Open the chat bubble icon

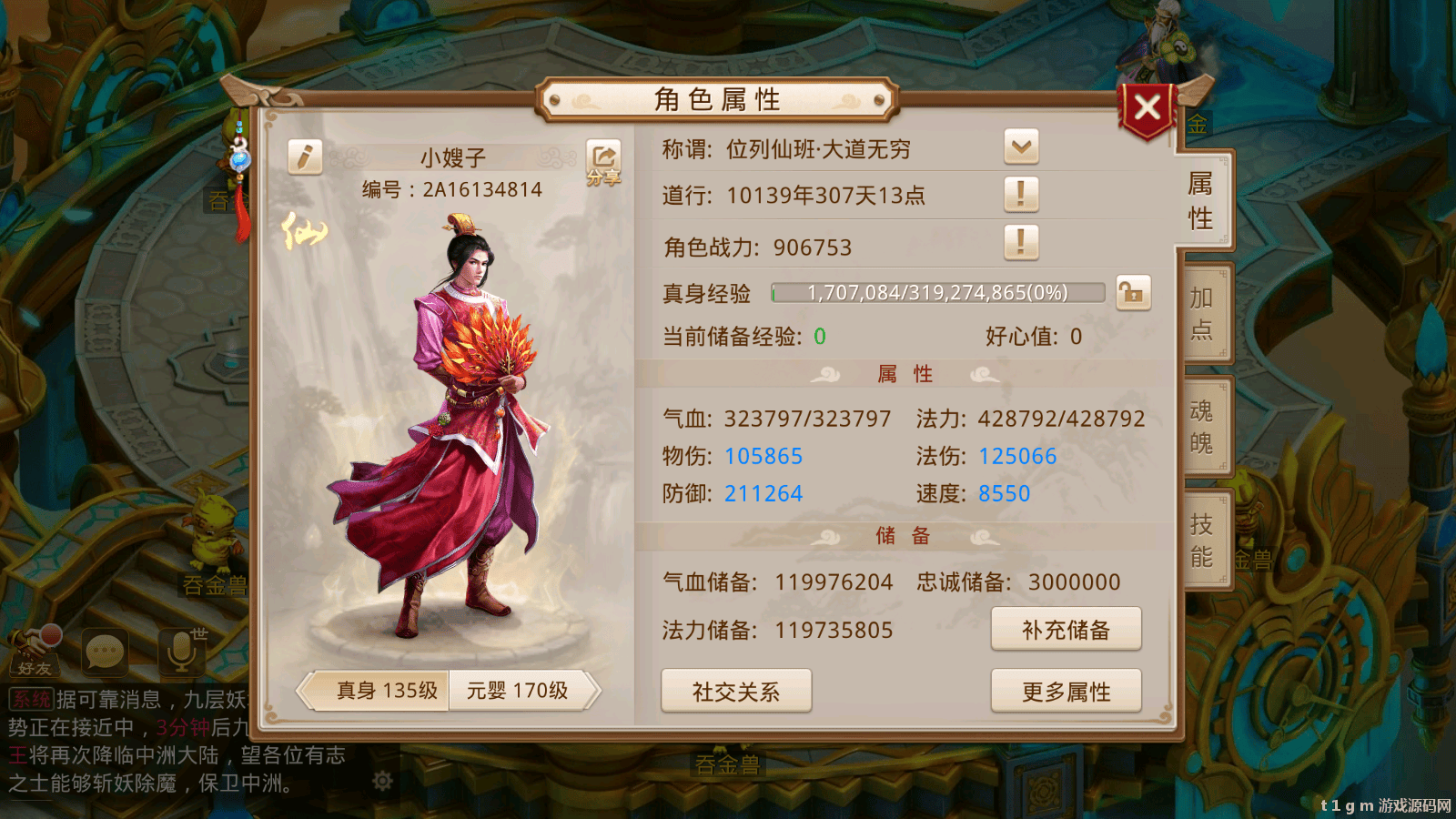pyautogui.click(x=103, y=652)
